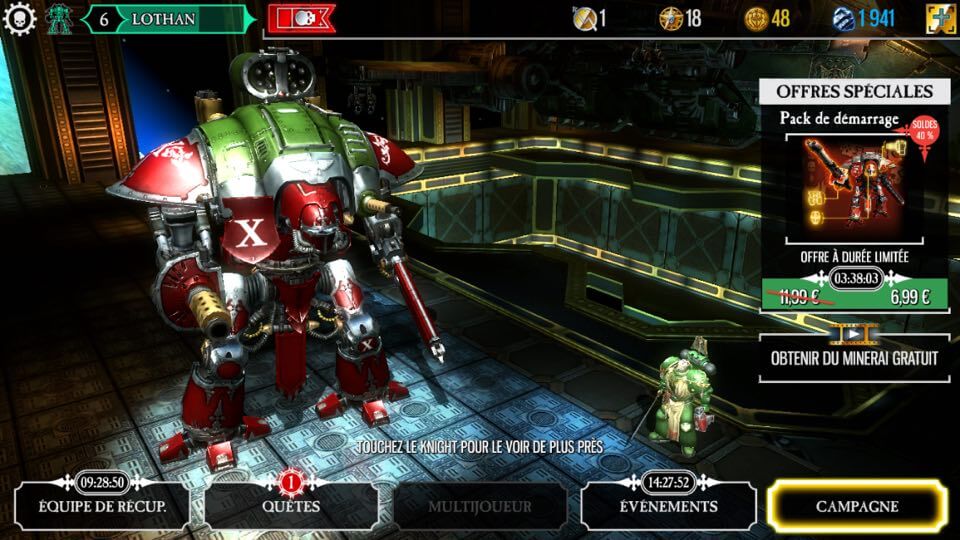Tap Obtenir du minerai gratuit
Image resolution: width=960 pixels, height=540 pixels.
853,358
